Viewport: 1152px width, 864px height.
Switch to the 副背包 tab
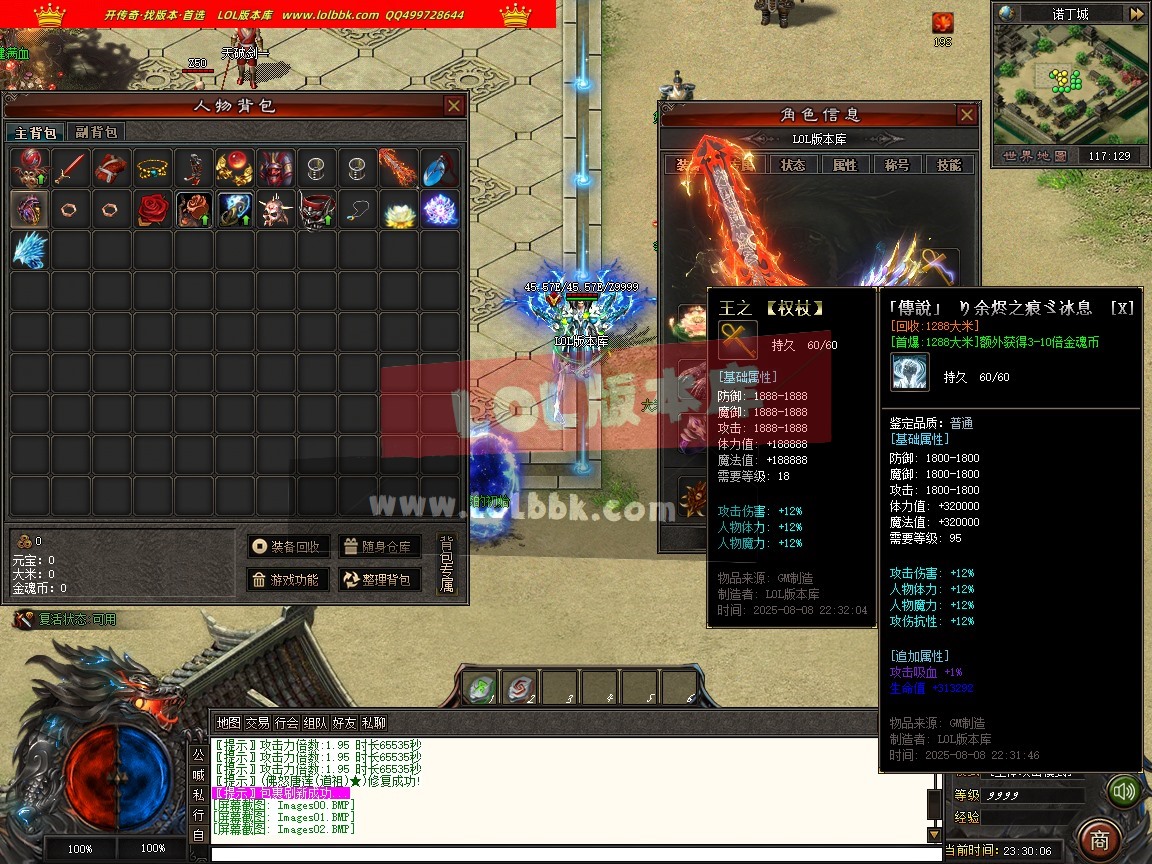click(96, 132)
